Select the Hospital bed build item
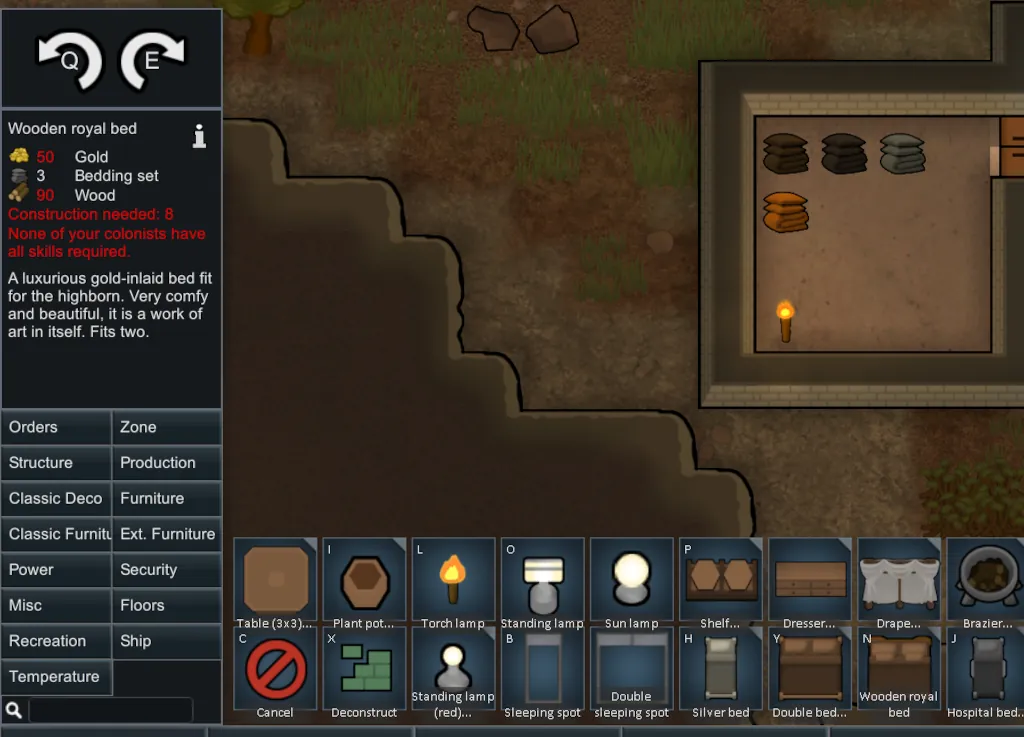1024x737 pixels. 985,669
